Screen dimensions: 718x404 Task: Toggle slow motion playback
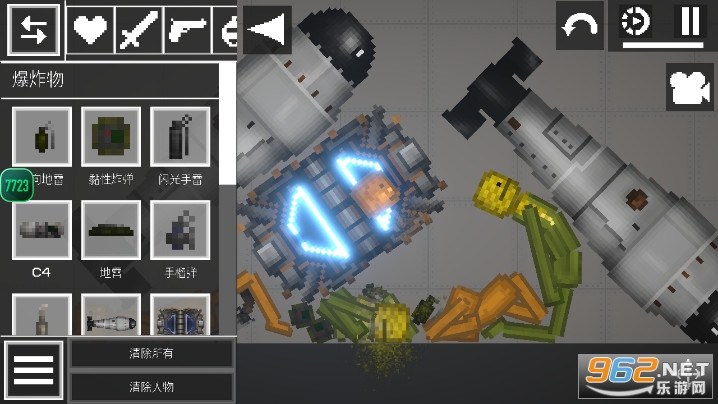[x=635, y=22]
